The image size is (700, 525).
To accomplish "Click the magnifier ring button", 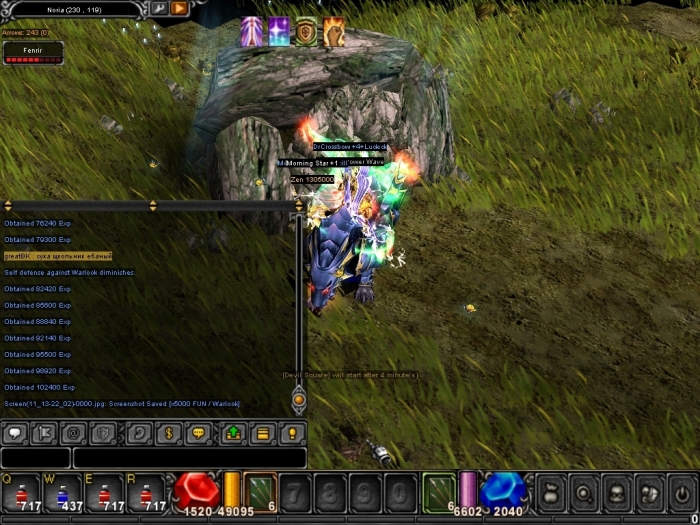I will point(582,492).
